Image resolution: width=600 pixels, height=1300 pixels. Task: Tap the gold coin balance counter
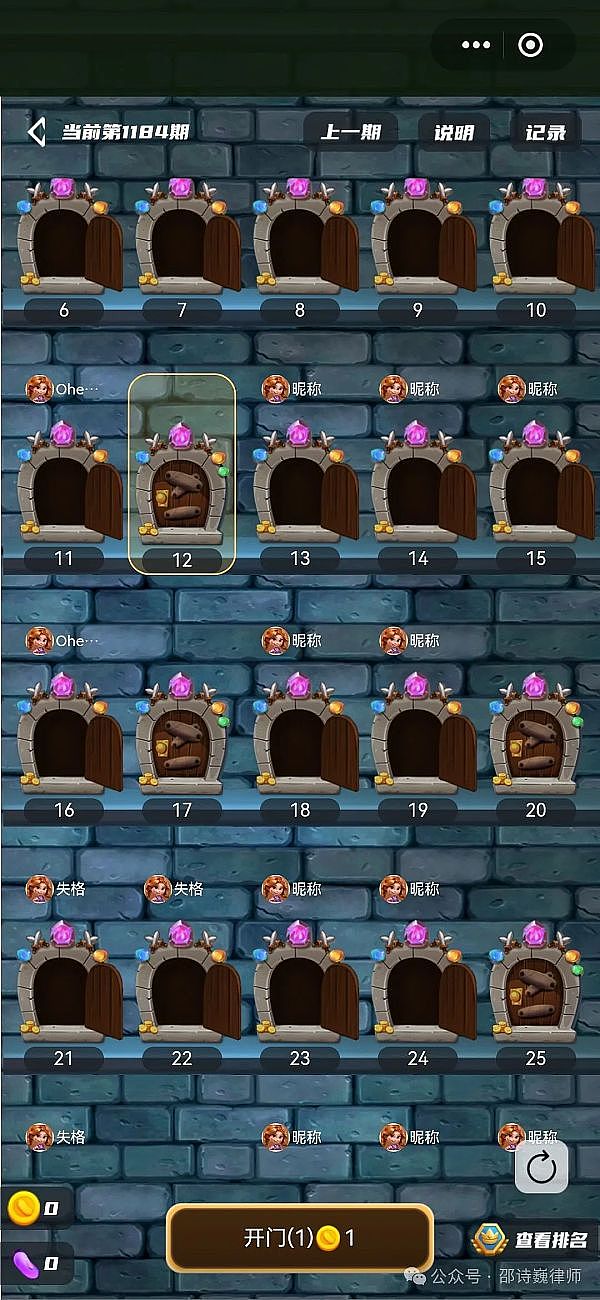[35, 1209]
